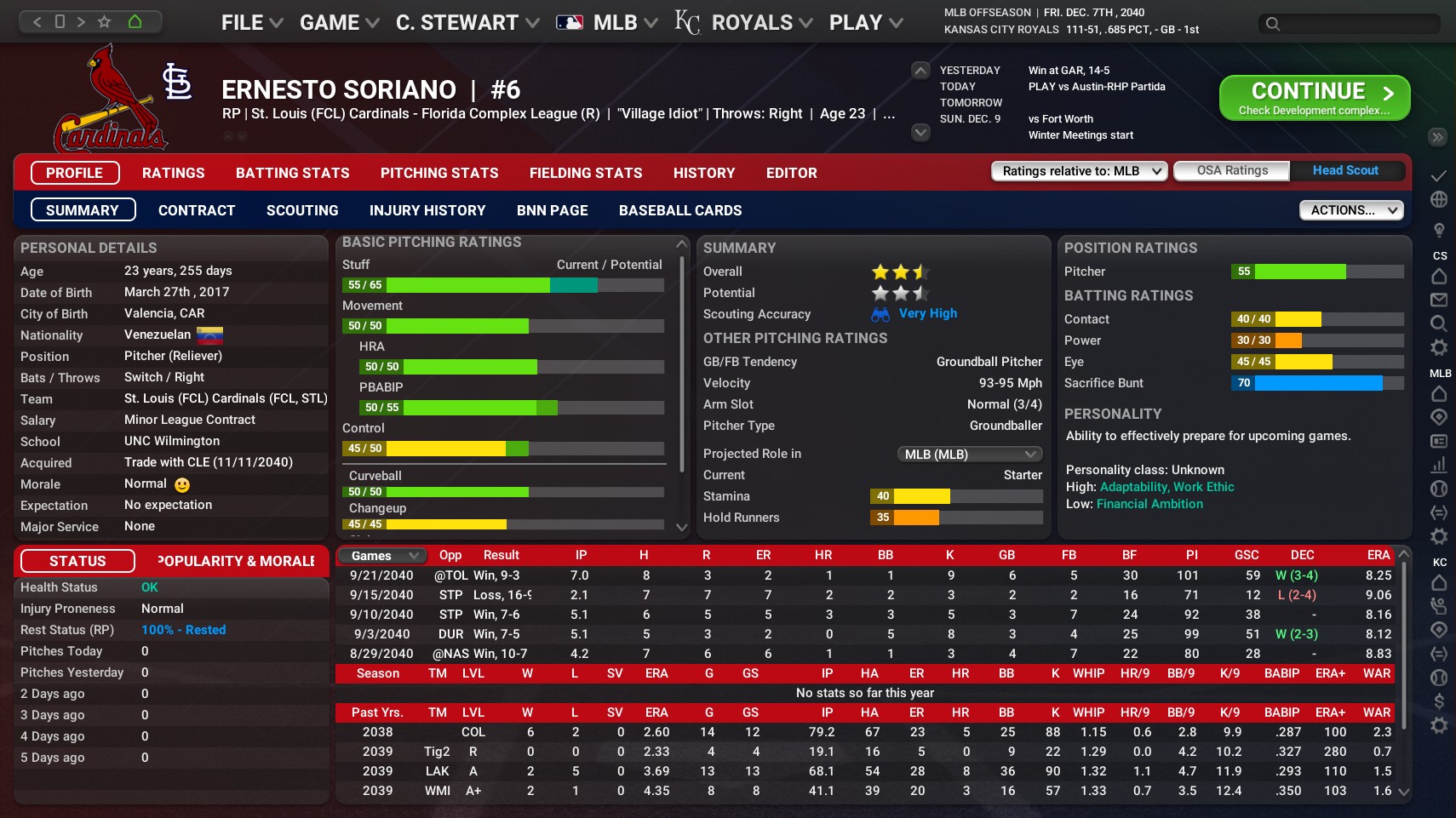Open the Royals team home icon in sidebar
1456x818 pixels.
(1439, 584)
